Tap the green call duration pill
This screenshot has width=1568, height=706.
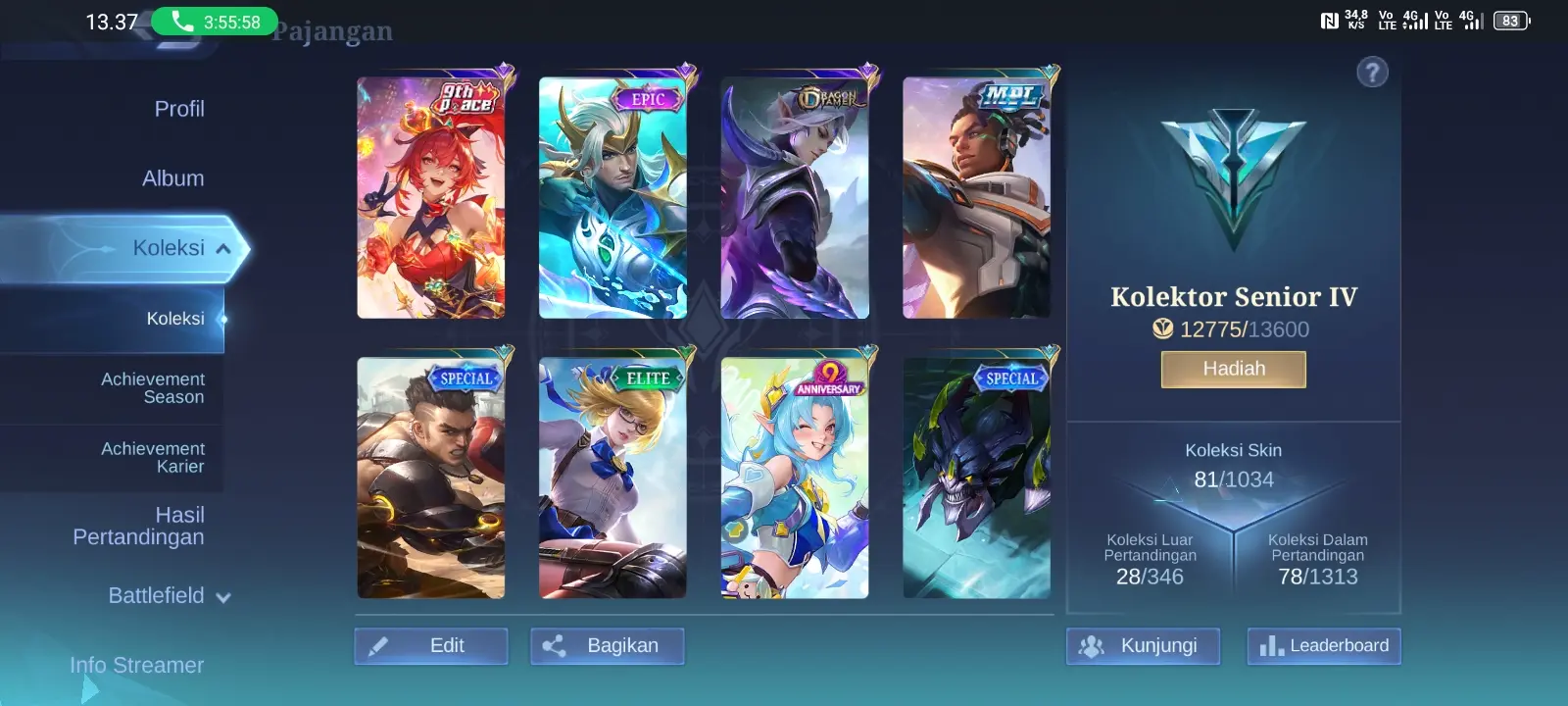click(x=215, y=22)
